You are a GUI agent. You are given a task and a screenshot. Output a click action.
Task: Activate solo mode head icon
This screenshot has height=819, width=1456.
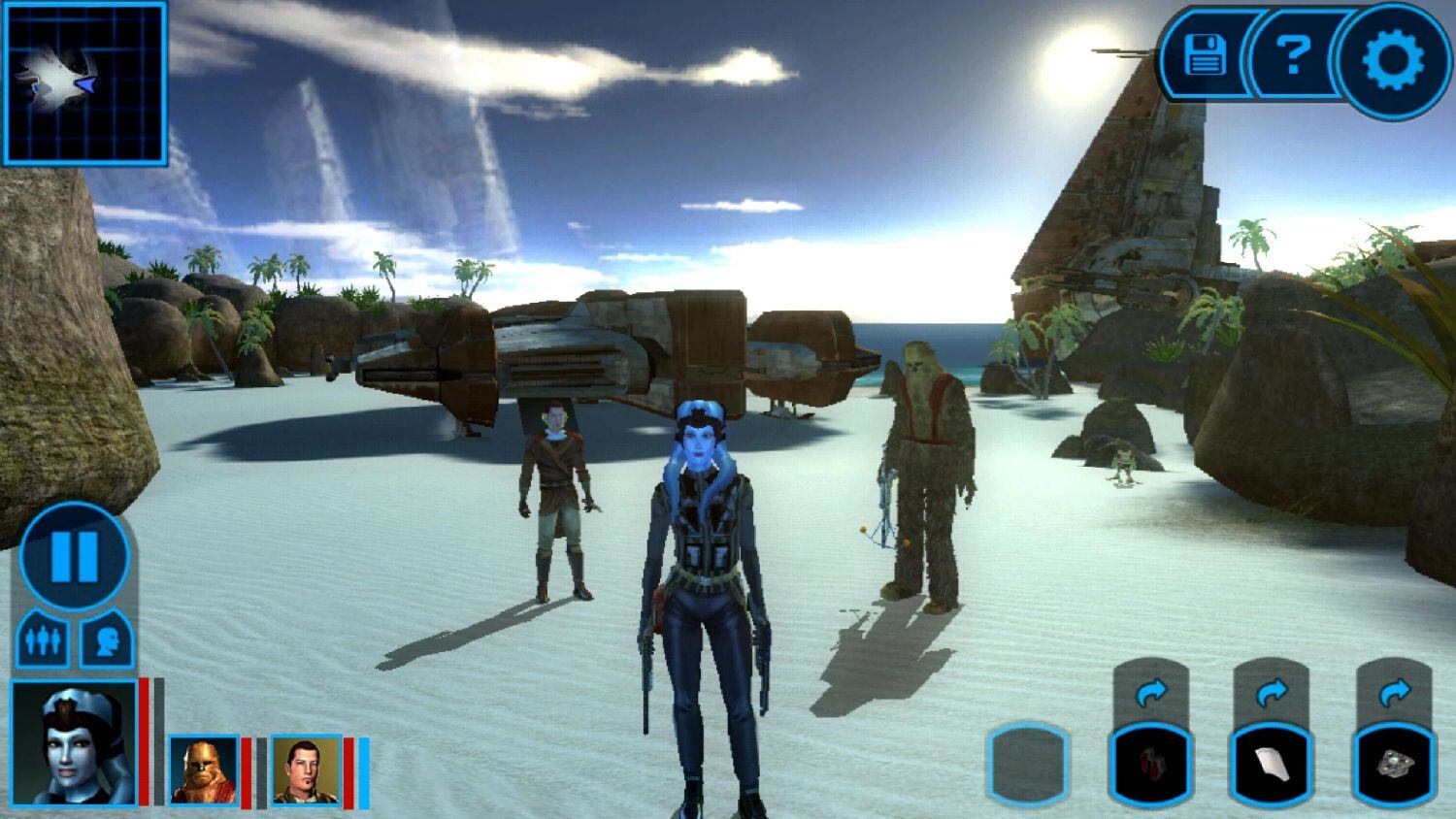point(107,638)
